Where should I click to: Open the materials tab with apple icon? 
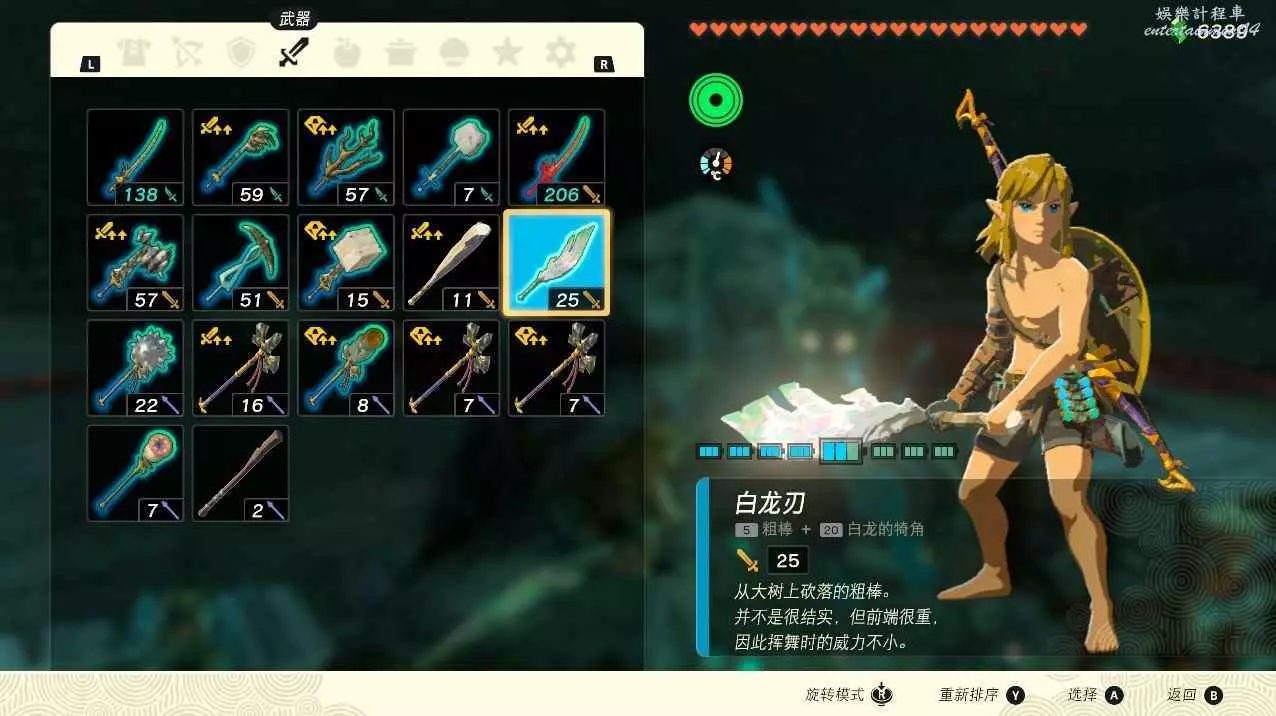tap(347, 52)
